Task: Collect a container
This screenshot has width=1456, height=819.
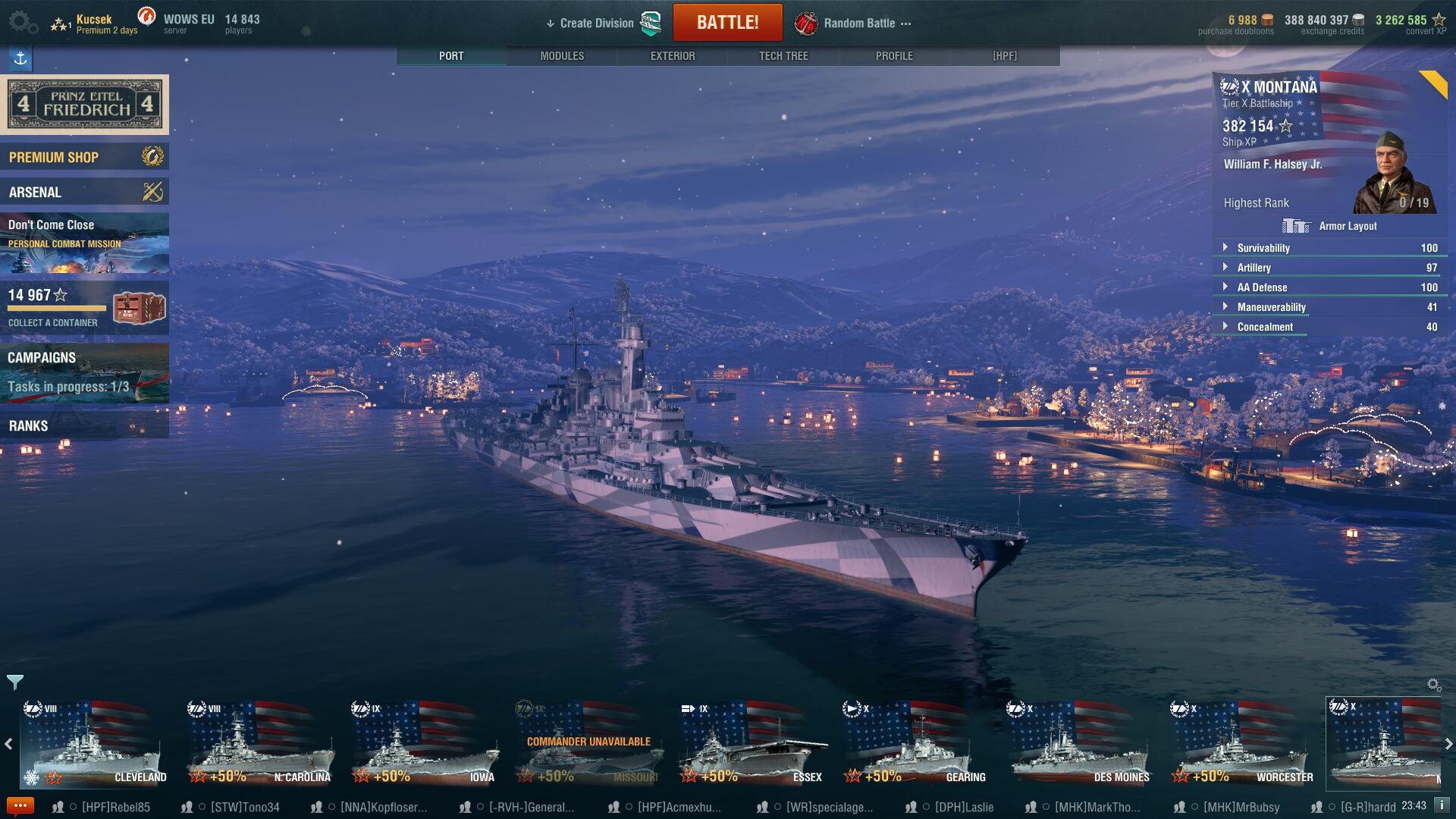Action: click(x=84, y=308)
